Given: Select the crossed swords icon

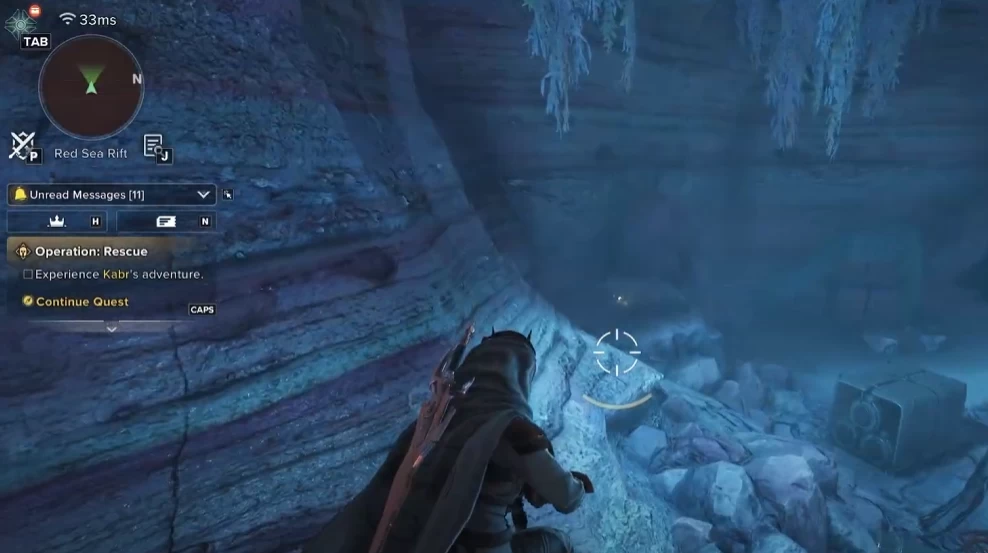Looking at the screenshot, I should pos(22,146).
